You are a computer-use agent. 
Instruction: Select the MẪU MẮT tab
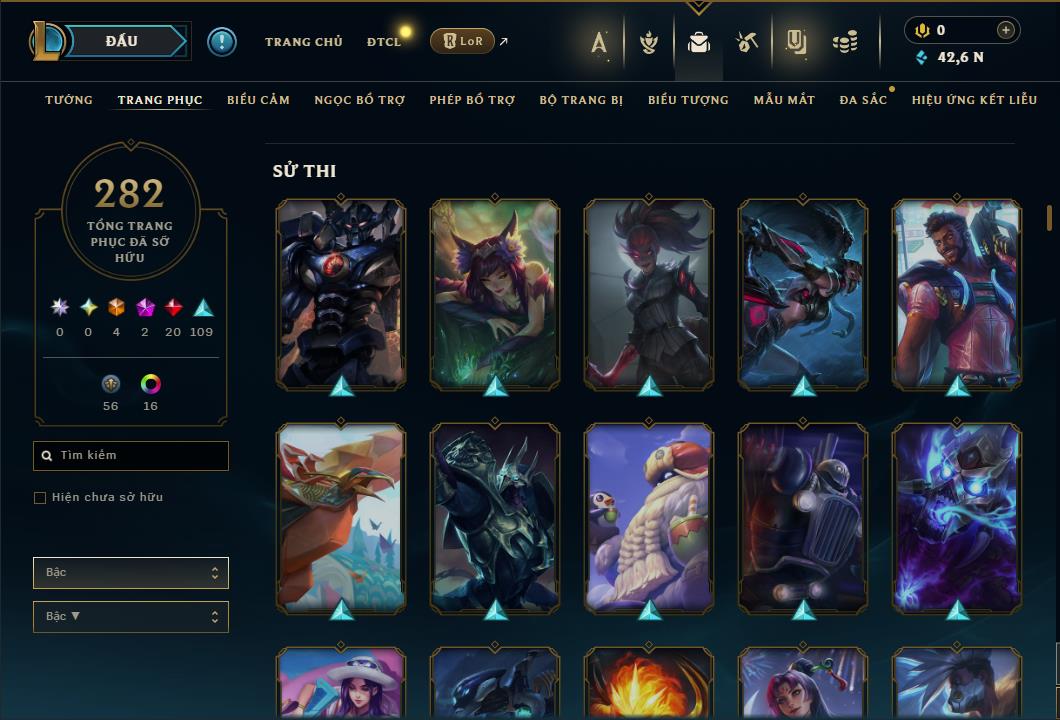tap(784, 100)
